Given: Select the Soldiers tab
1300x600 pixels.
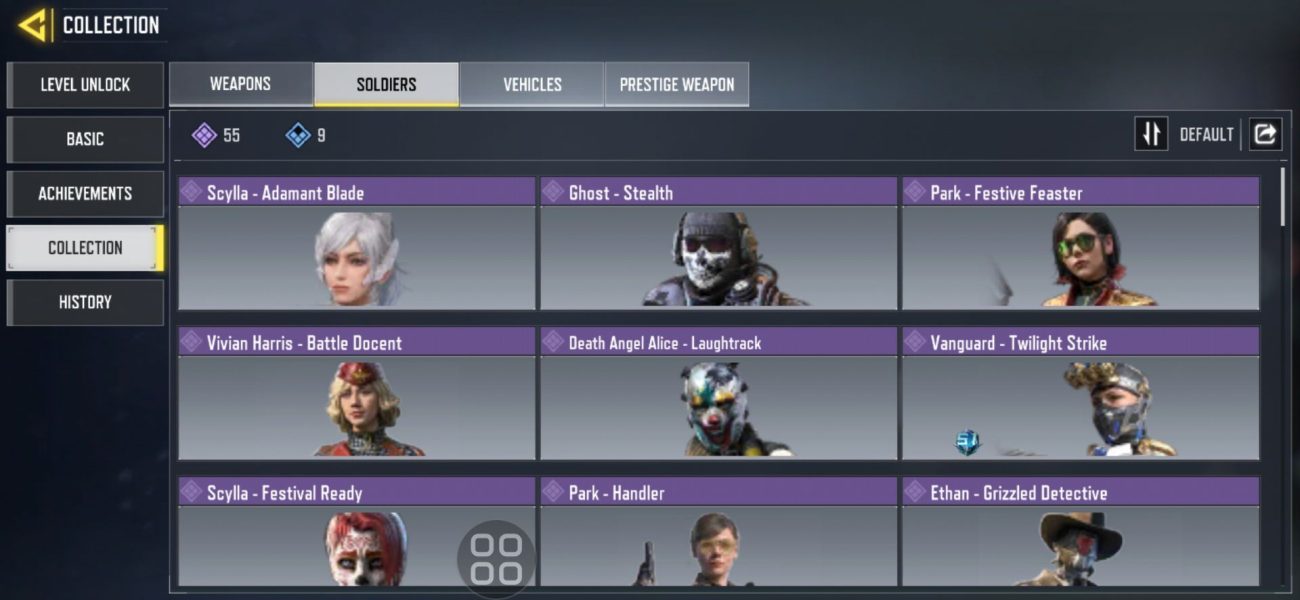Looking at the screenshot, I should coord(386,84).
